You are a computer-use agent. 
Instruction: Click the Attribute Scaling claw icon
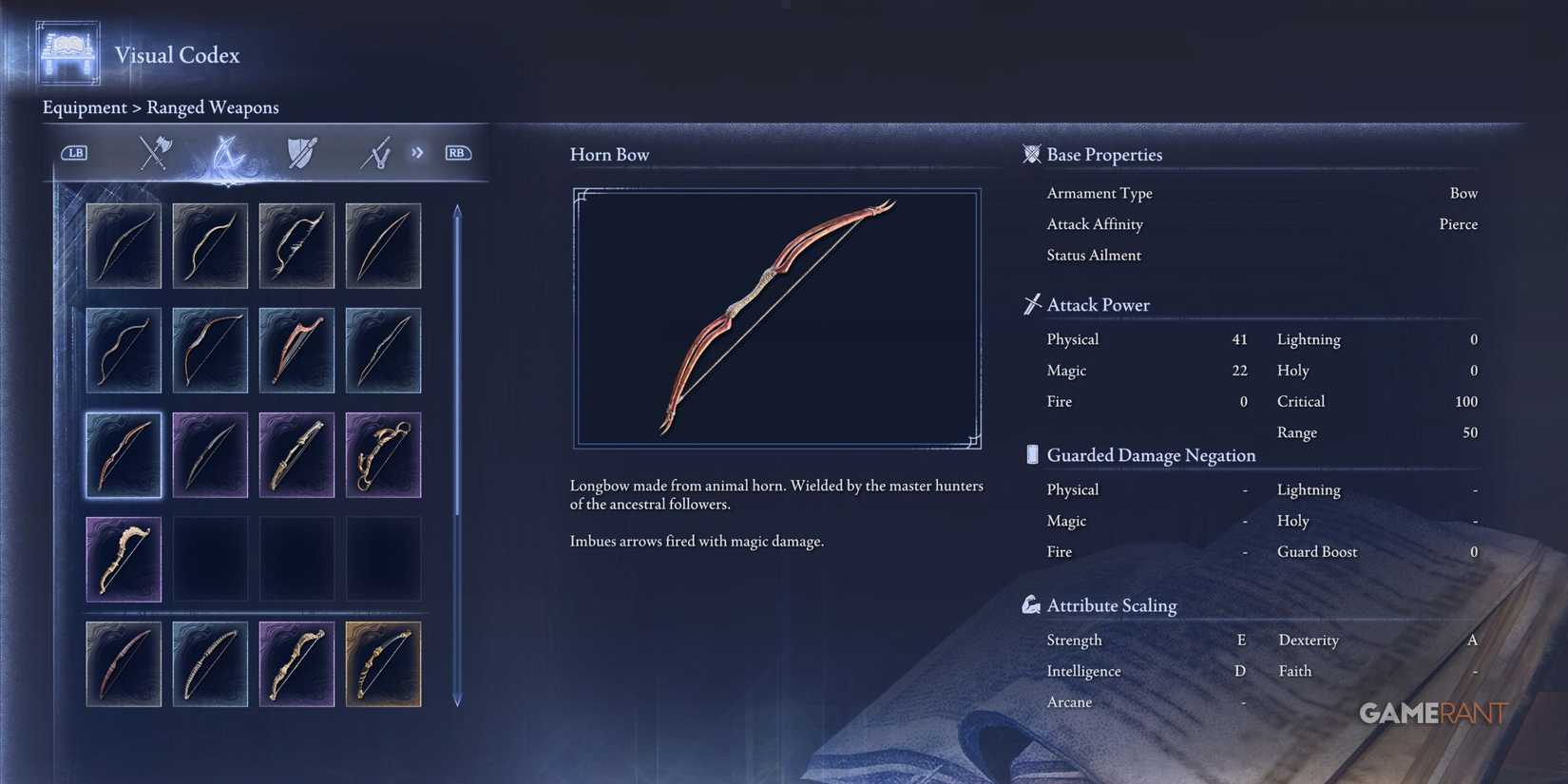click(1031, 604)
